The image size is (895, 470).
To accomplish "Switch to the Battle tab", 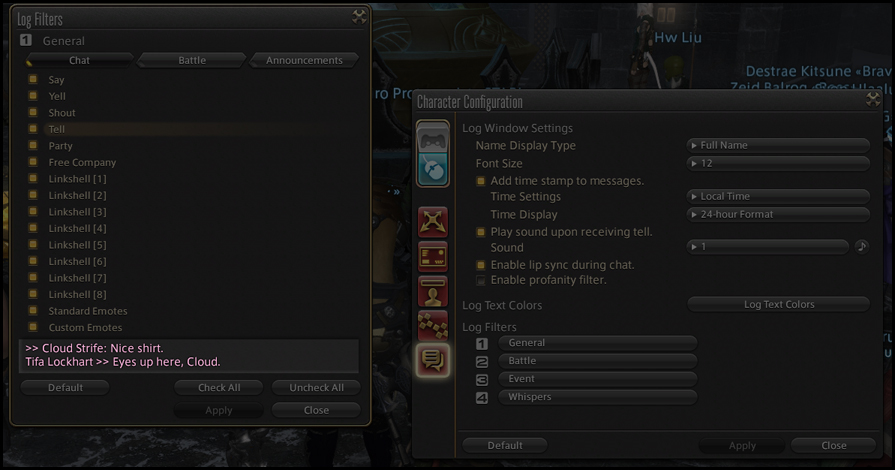I will [192, 60].
